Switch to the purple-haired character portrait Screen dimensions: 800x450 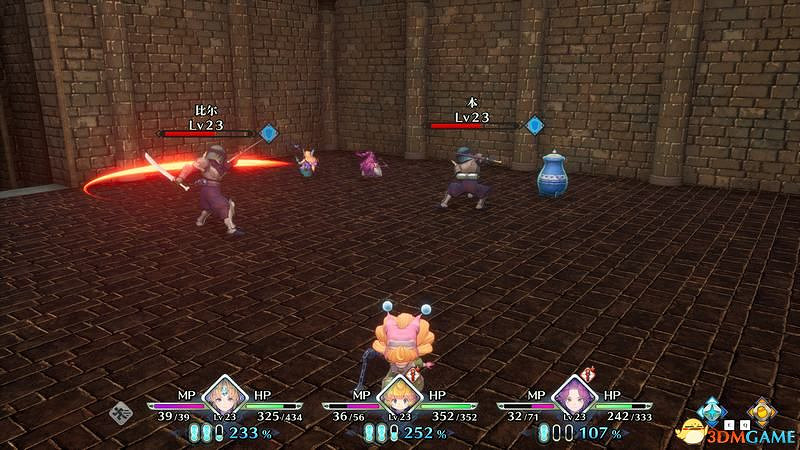pyautogui.click(x=571, y=397)
